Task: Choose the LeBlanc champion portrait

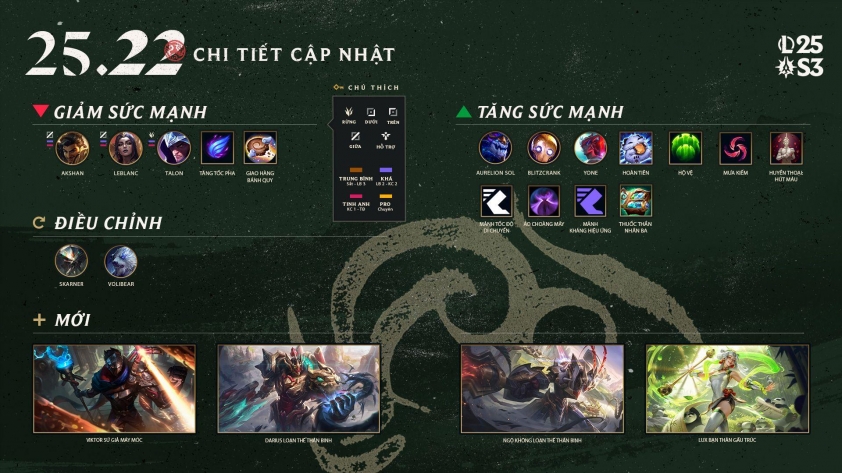Action: click(x=123, y=148)
